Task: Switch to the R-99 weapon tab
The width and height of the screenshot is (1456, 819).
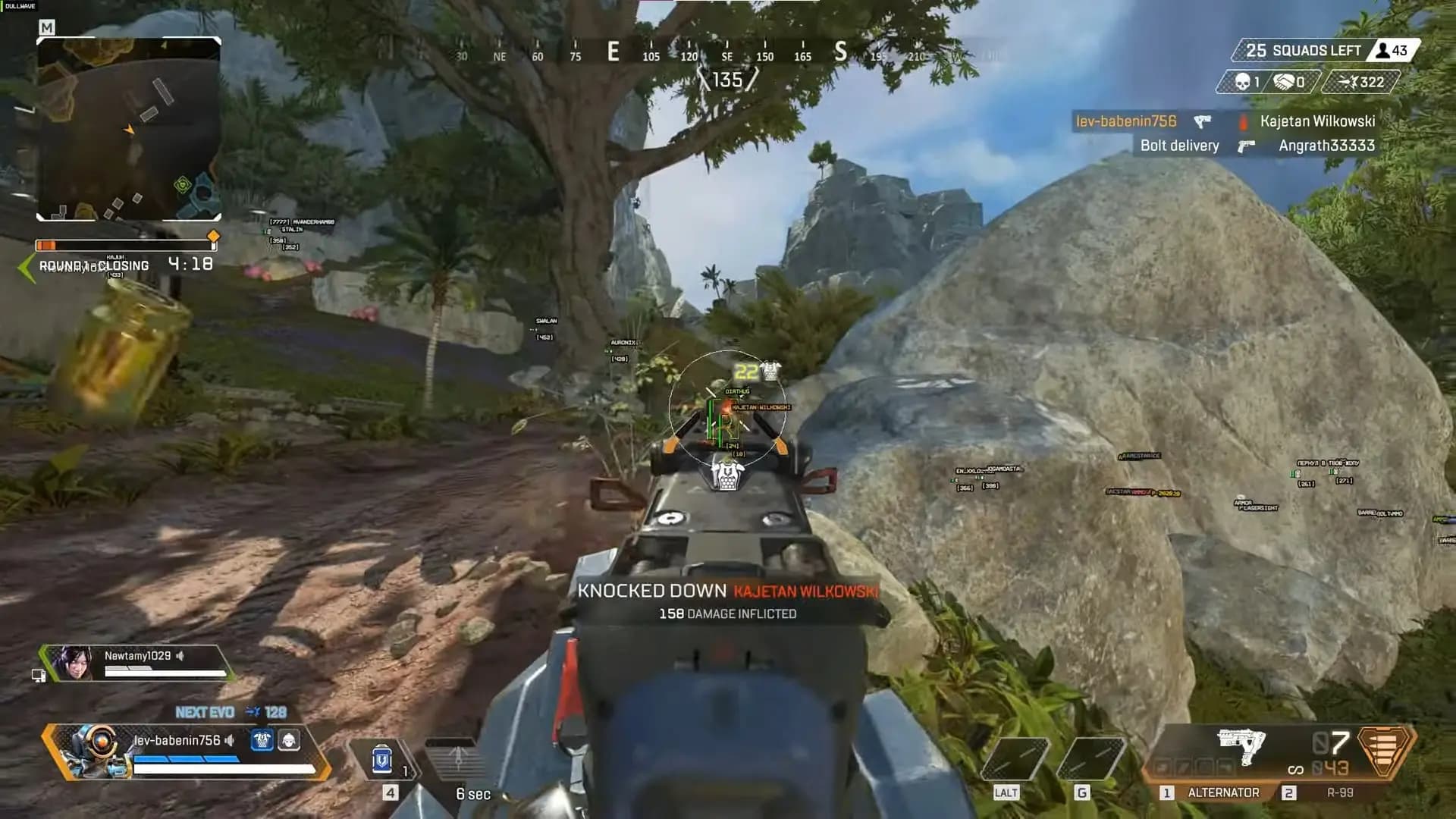Action: point(1339,792)
